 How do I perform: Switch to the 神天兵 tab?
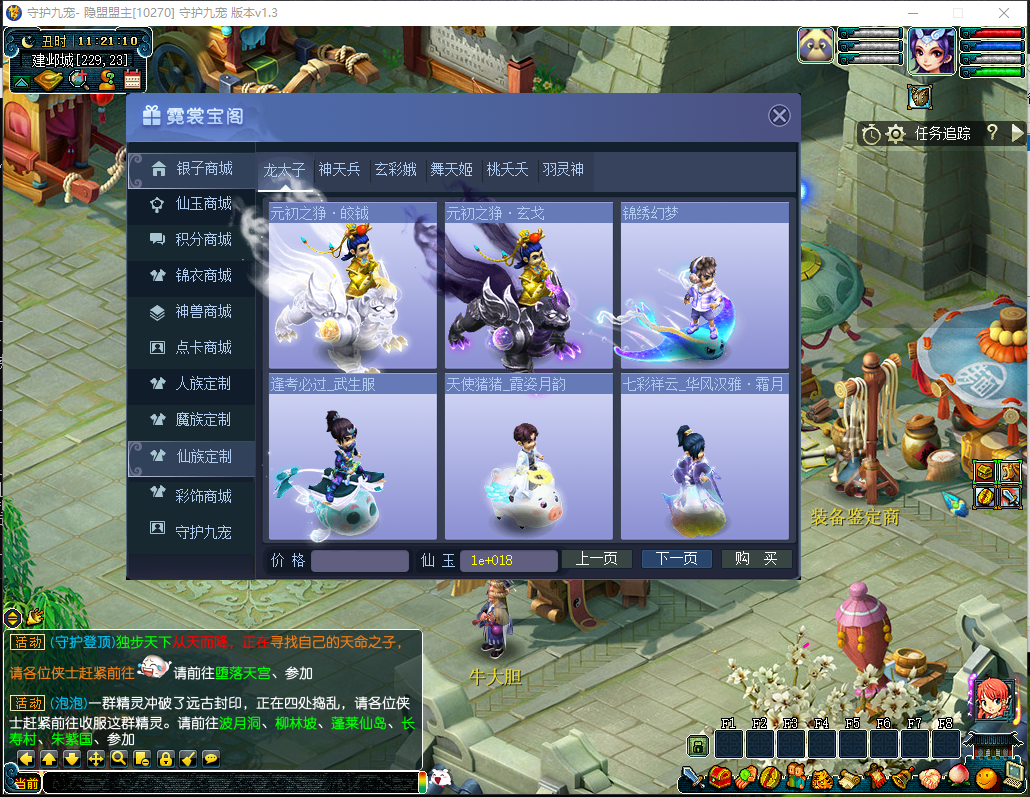[339, 170]
